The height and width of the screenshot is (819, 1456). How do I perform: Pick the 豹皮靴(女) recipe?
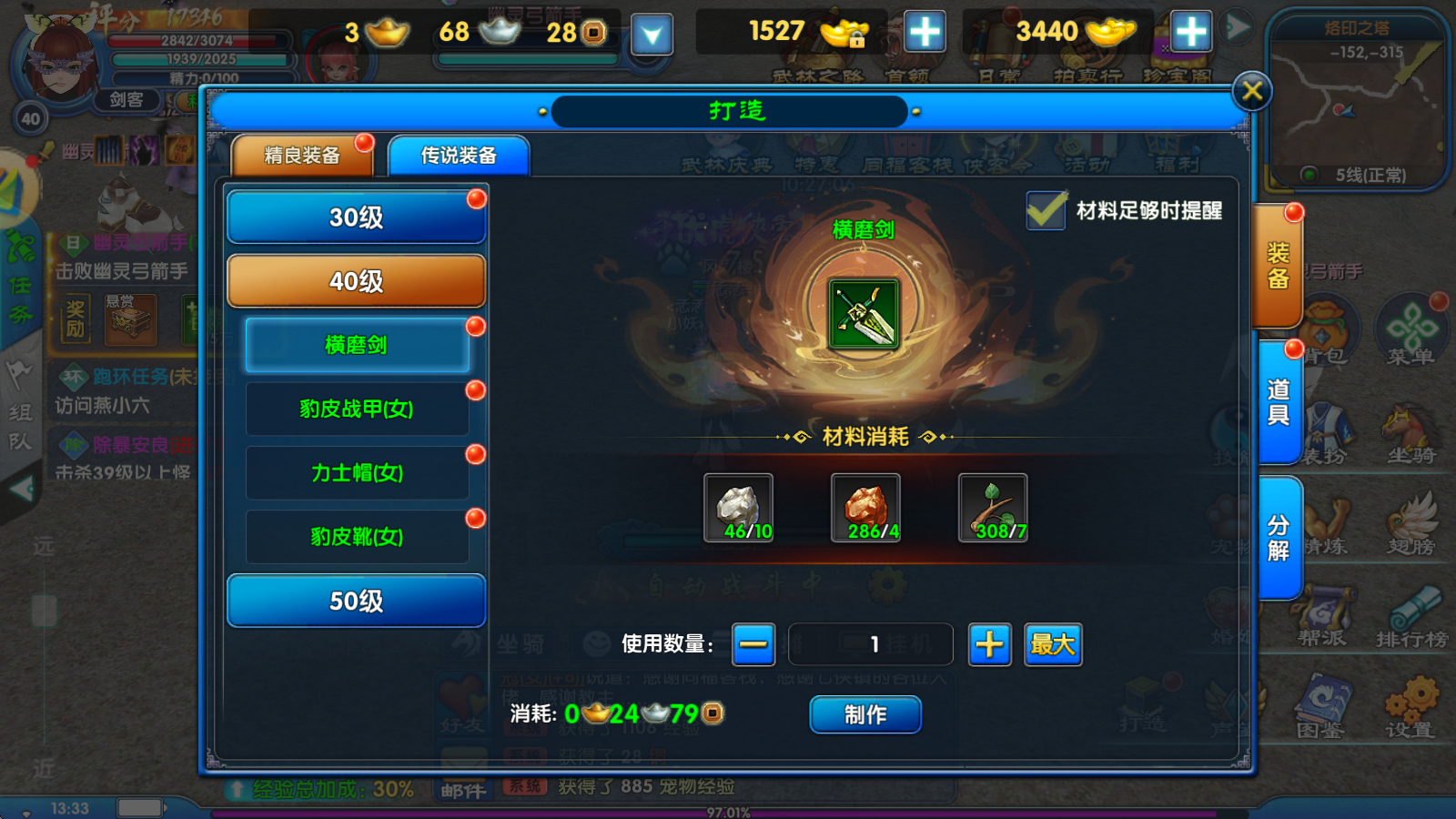(x=357, y=536)
